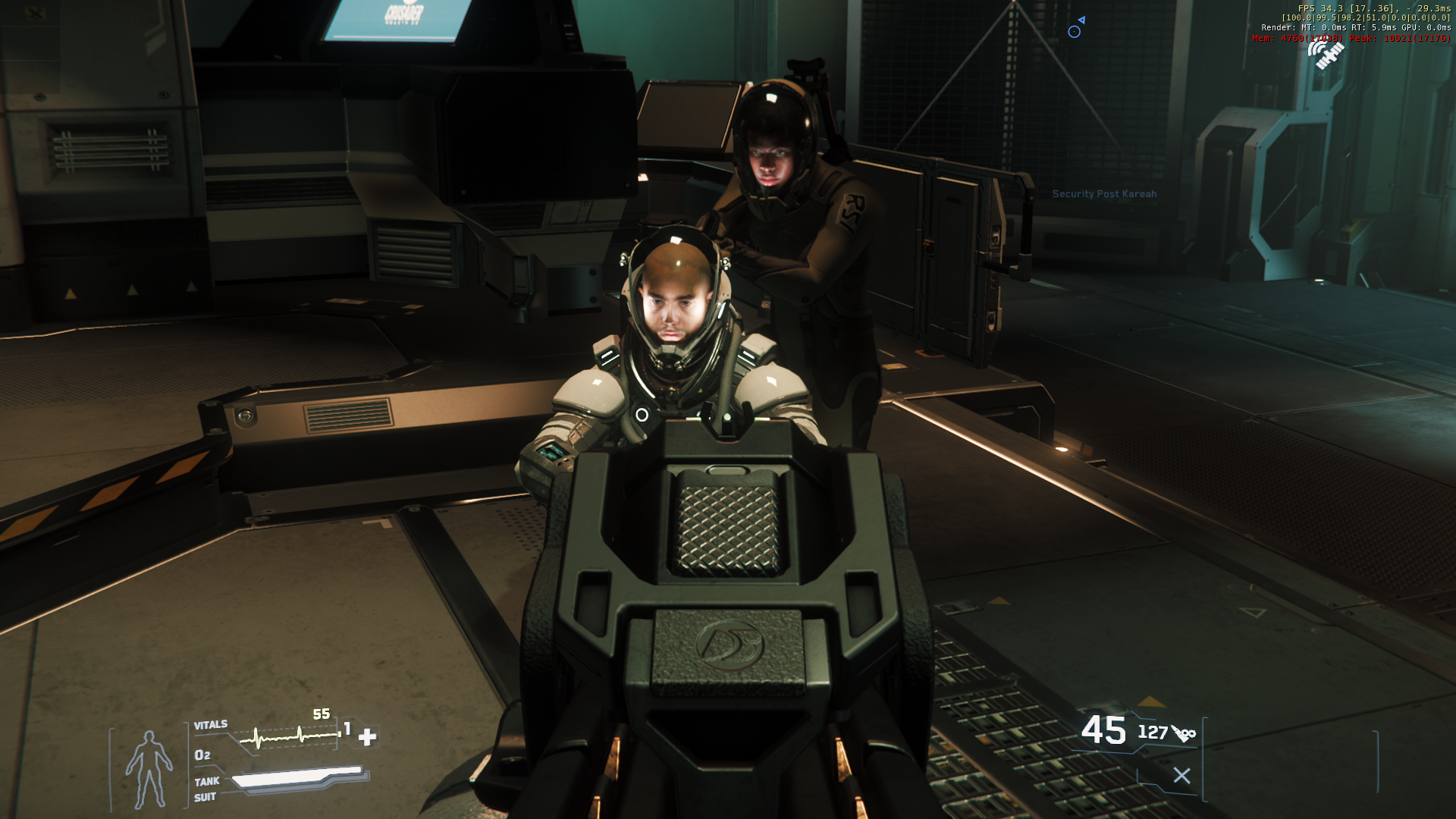Select the medical plus icon beside vitals
Image resolution: width=1456 pixels, height=819 pixels.
pyautogui.click(x=368, y=736)
